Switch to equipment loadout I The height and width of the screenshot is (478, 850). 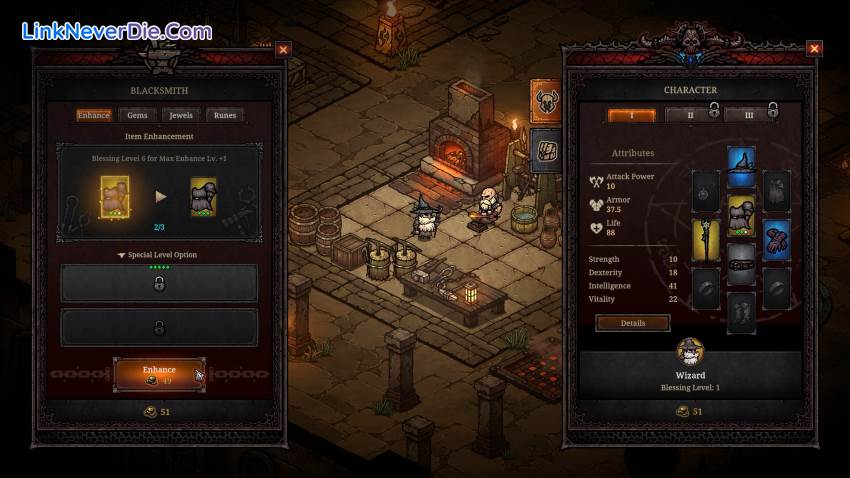click(632, 115)
